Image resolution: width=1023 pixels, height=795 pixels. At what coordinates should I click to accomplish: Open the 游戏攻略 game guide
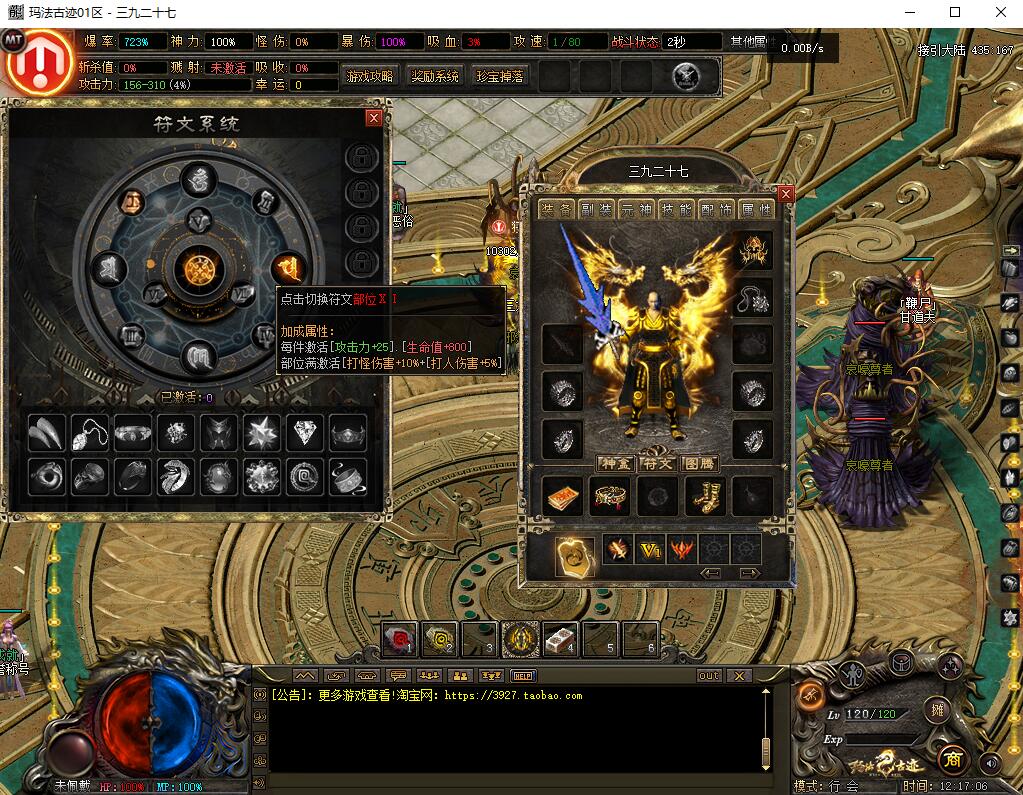[370, 76]
